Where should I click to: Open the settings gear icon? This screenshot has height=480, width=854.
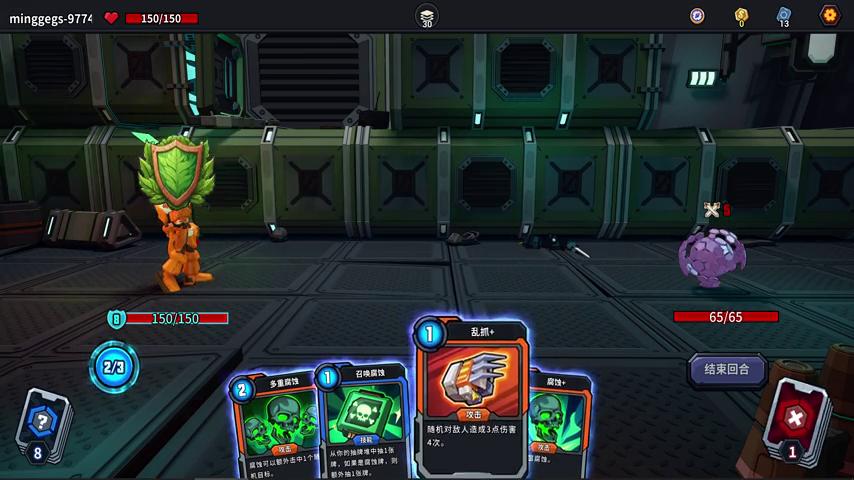coord(829,15)
